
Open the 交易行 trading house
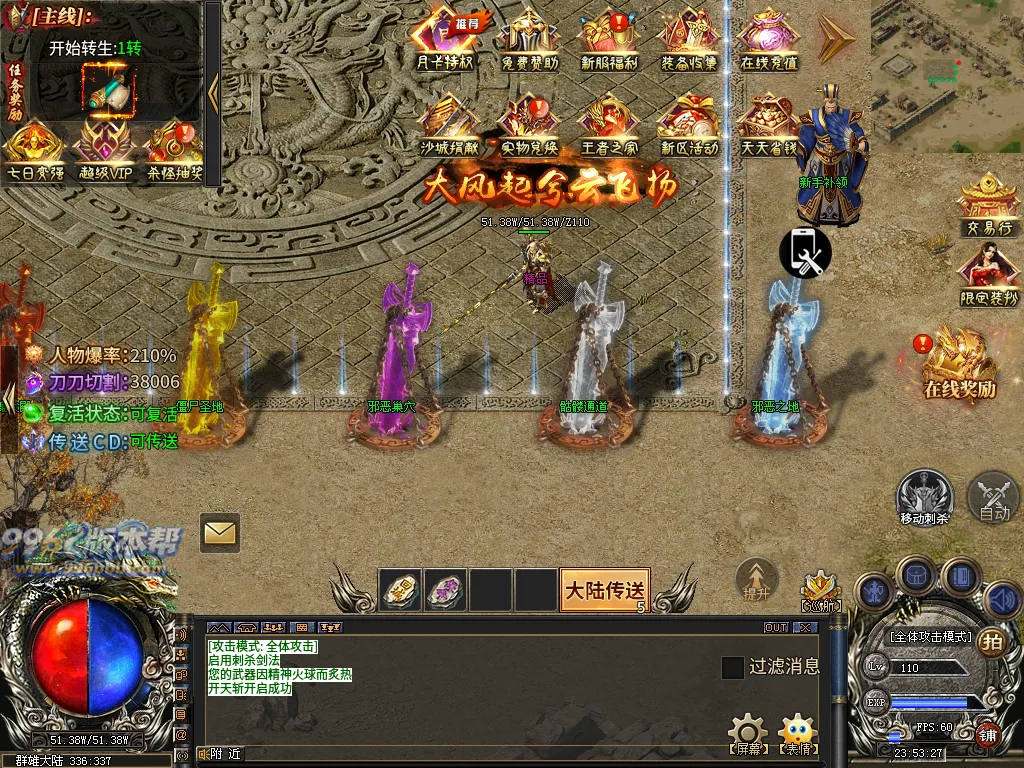[x=989, y=205]
